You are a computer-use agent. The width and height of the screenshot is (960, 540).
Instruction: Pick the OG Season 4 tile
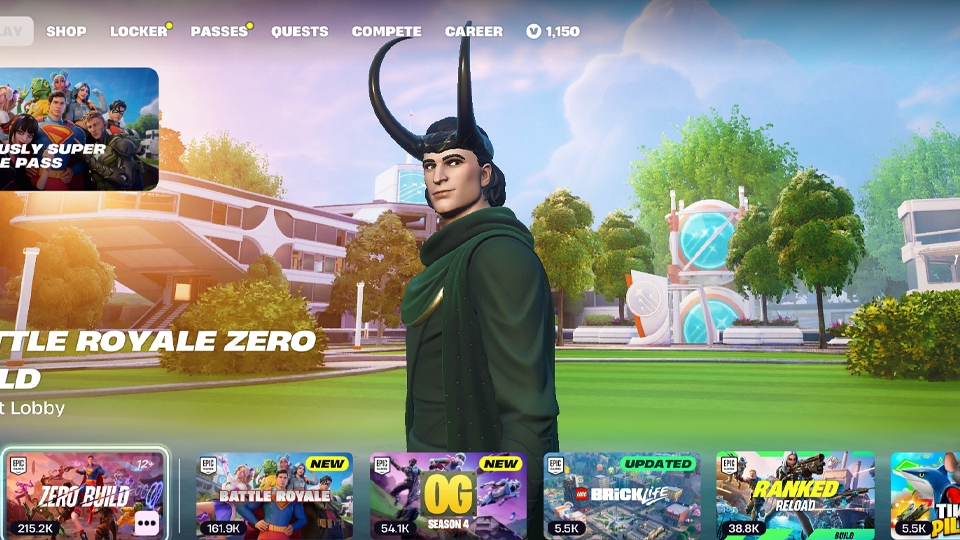click(448, 495)
